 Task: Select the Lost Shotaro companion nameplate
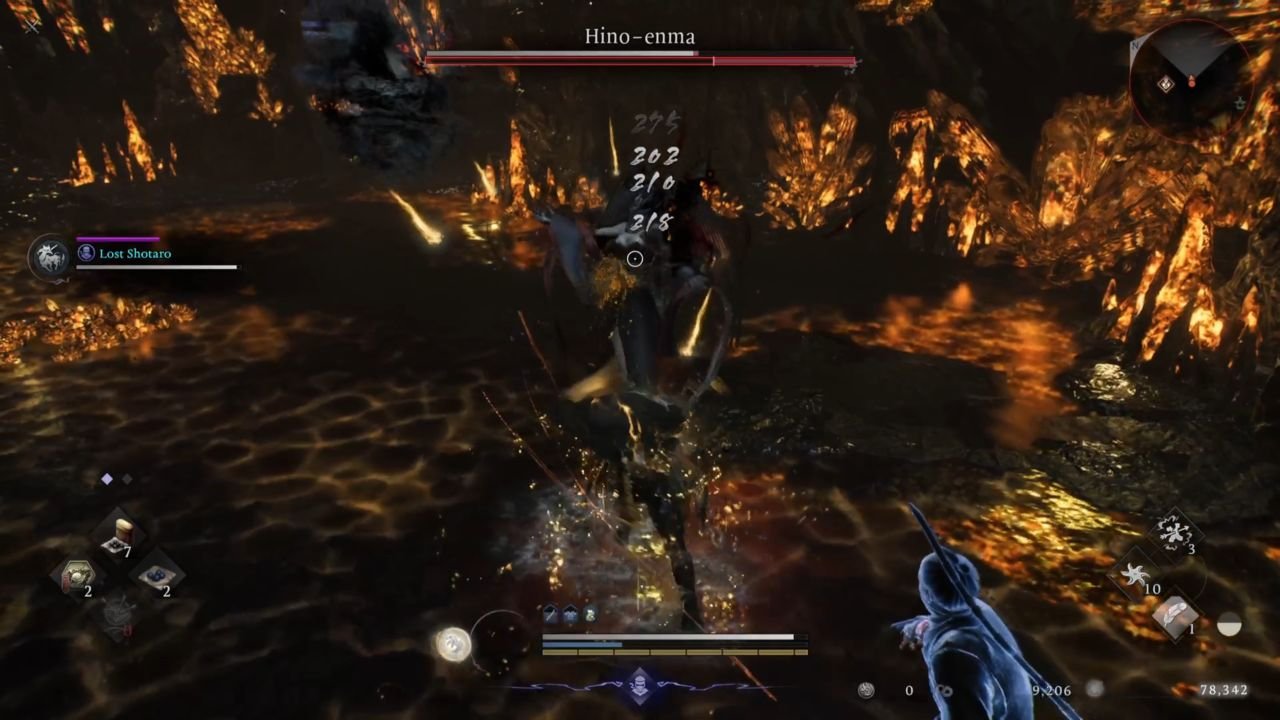(x=137, y=253)
